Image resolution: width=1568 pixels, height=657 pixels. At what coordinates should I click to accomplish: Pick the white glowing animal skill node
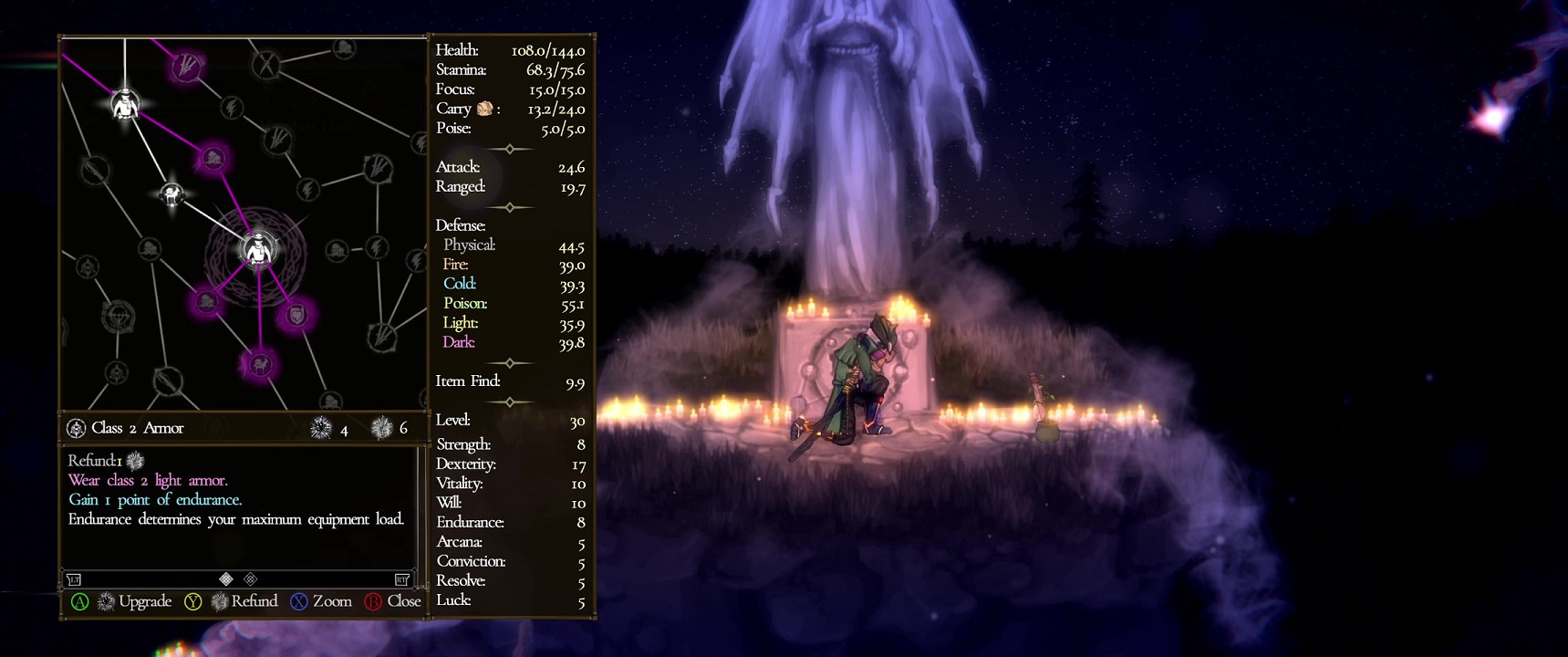171,193
